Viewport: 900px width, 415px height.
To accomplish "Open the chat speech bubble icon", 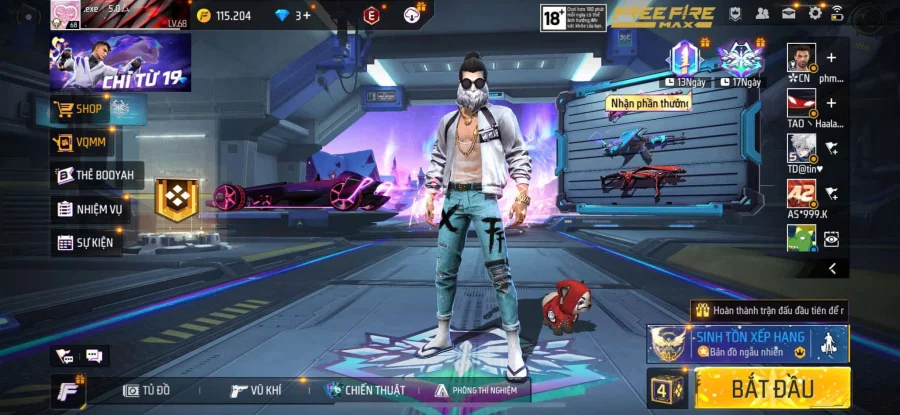I will pyautogui.click(x=94, y=355).
